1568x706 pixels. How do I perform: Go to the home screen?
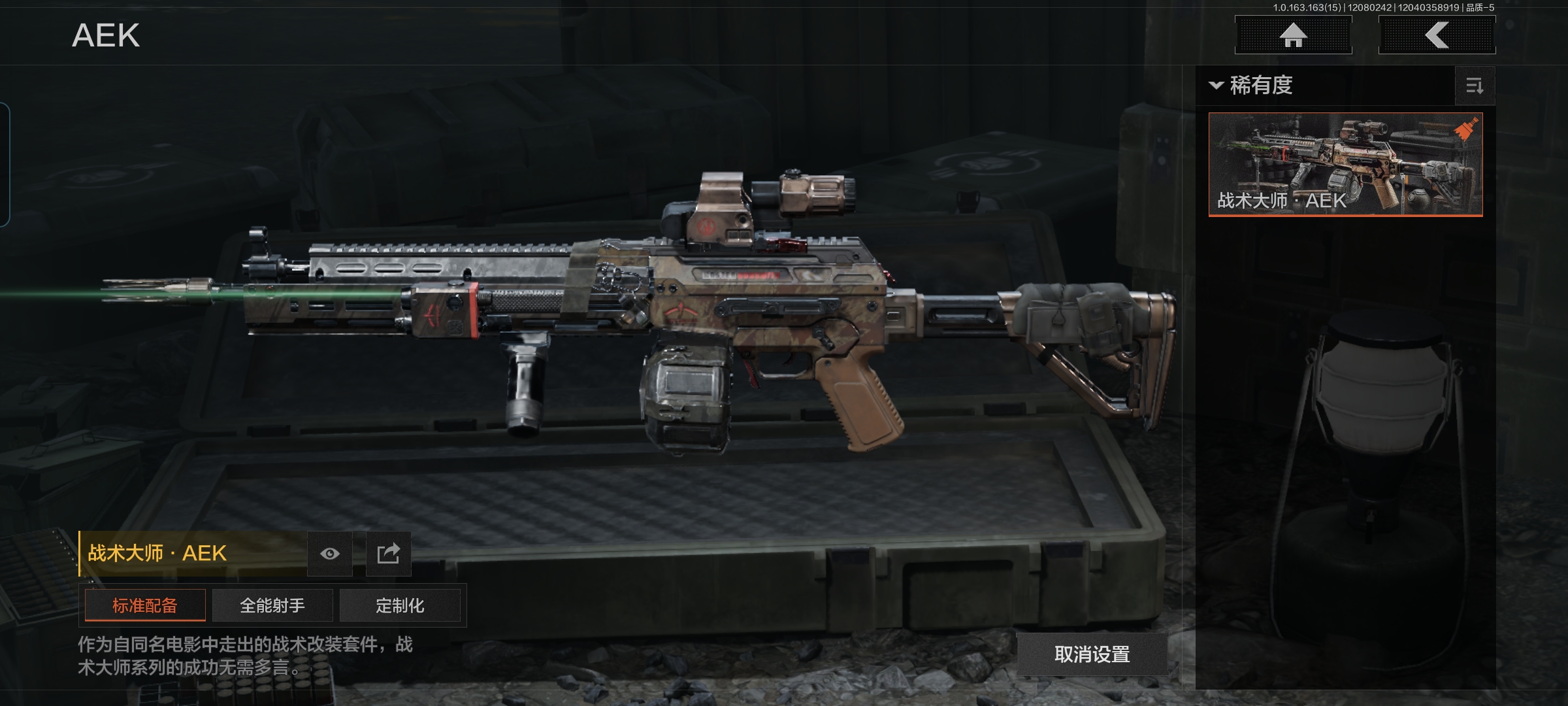(x=1293, y=35)
